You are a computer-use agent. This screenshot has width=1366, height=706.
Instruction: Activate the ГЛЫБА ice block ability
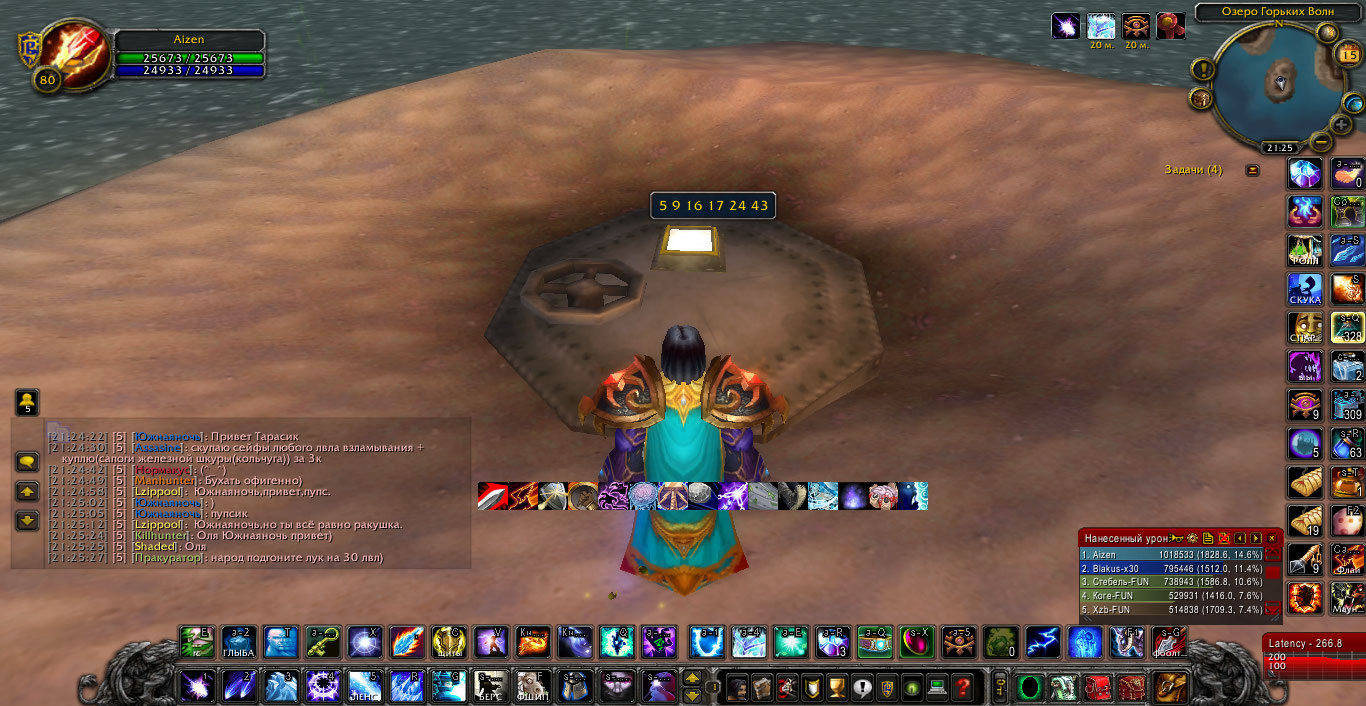tap(239, 643)
